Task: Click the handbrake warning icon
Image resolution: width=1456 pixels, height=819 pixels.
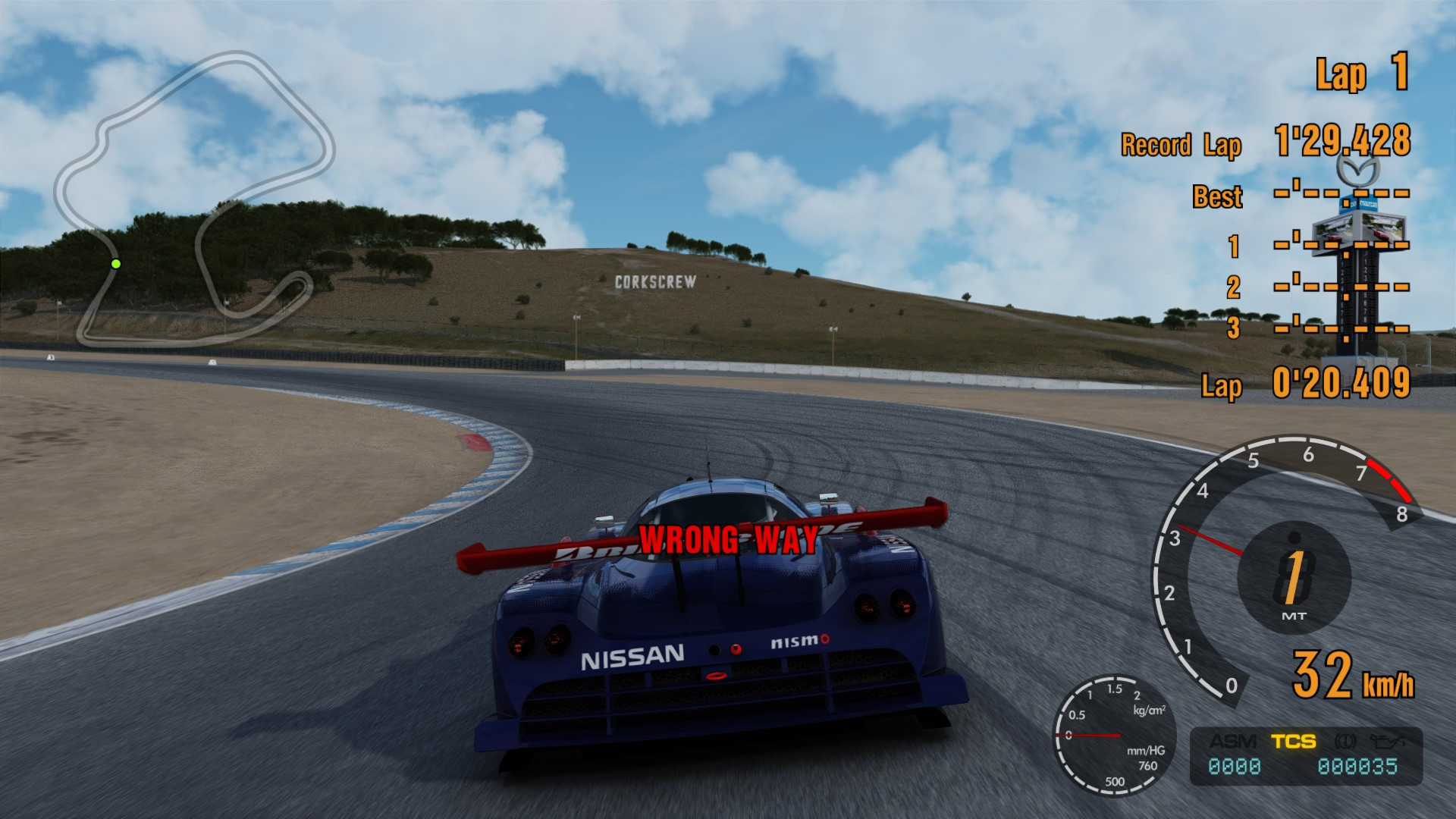Action: tap(1346, 741)
